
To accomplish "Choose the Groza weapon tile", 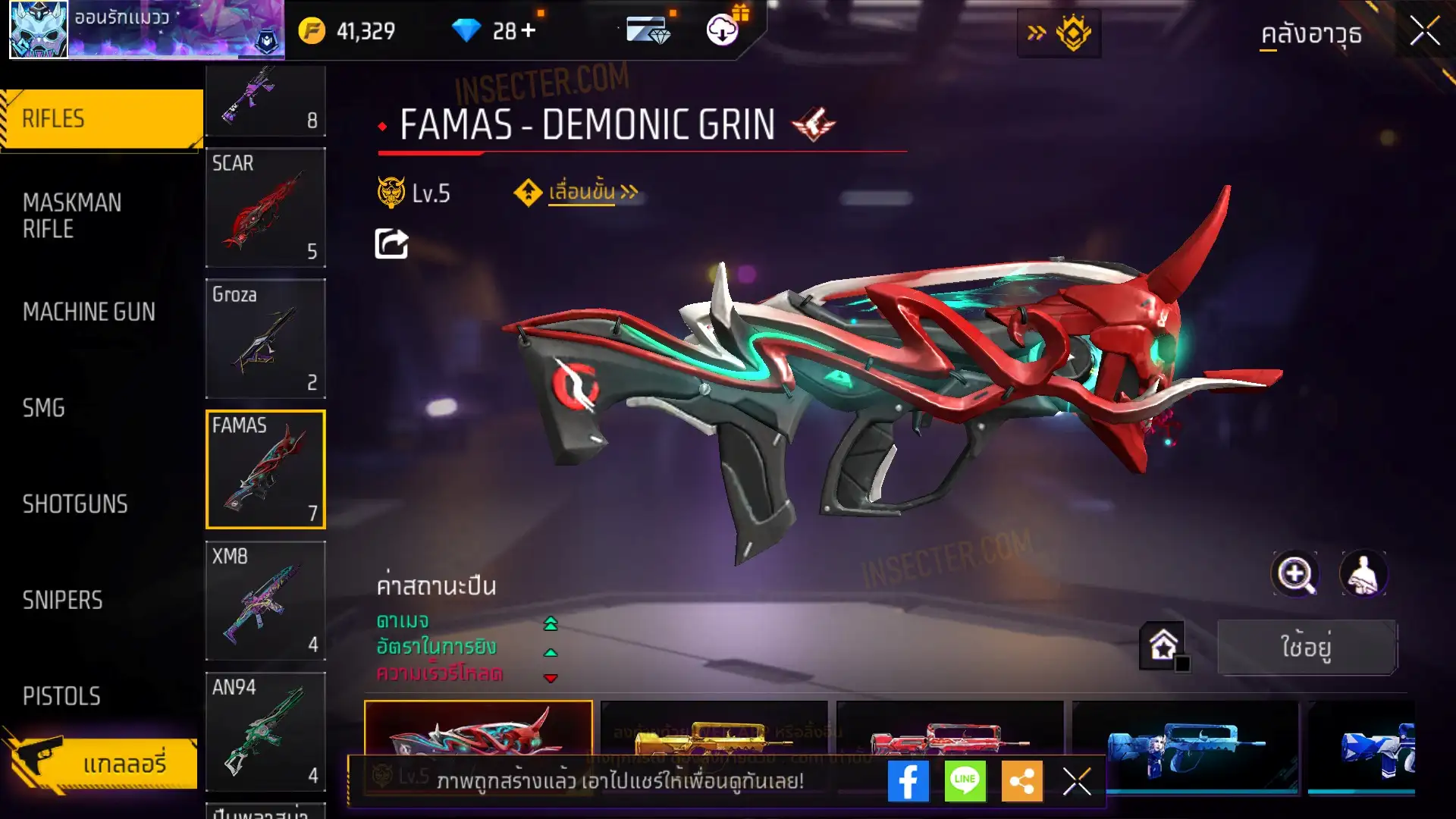I will click(x=265, y=338).
